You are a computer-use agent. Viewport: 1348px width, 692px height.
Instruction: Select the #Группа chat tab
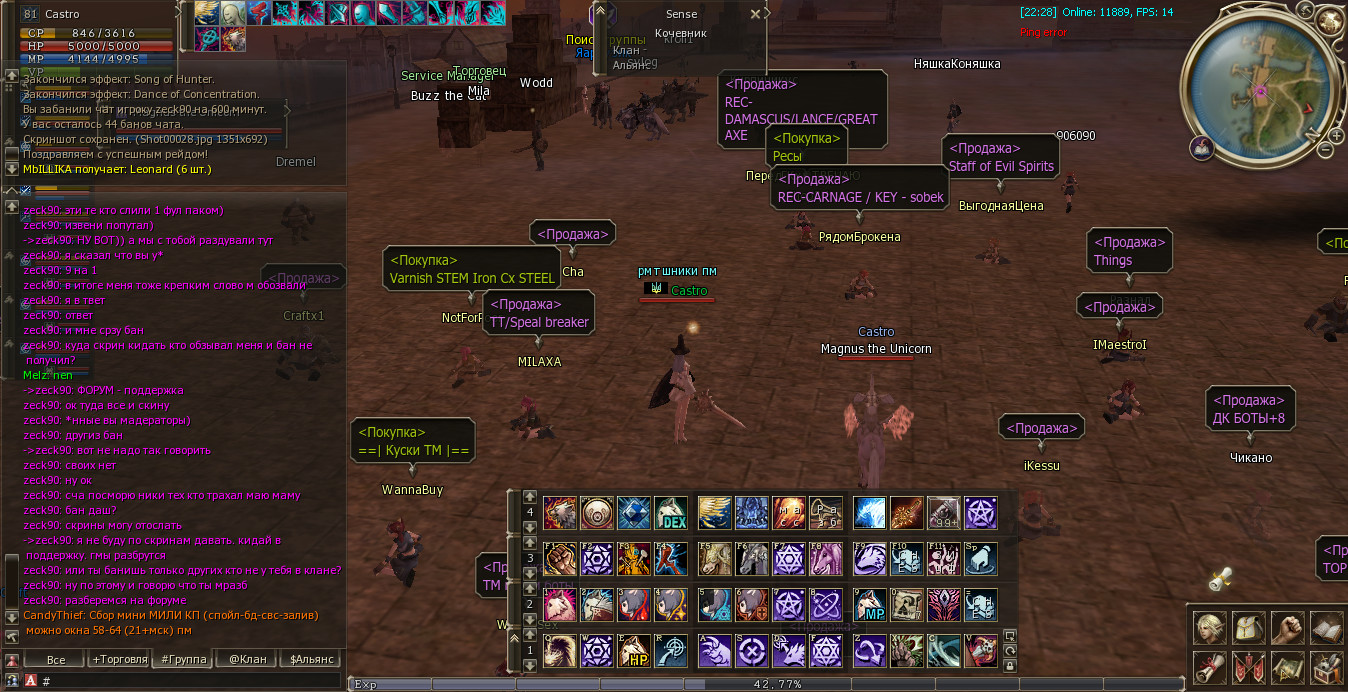point(184,659)
